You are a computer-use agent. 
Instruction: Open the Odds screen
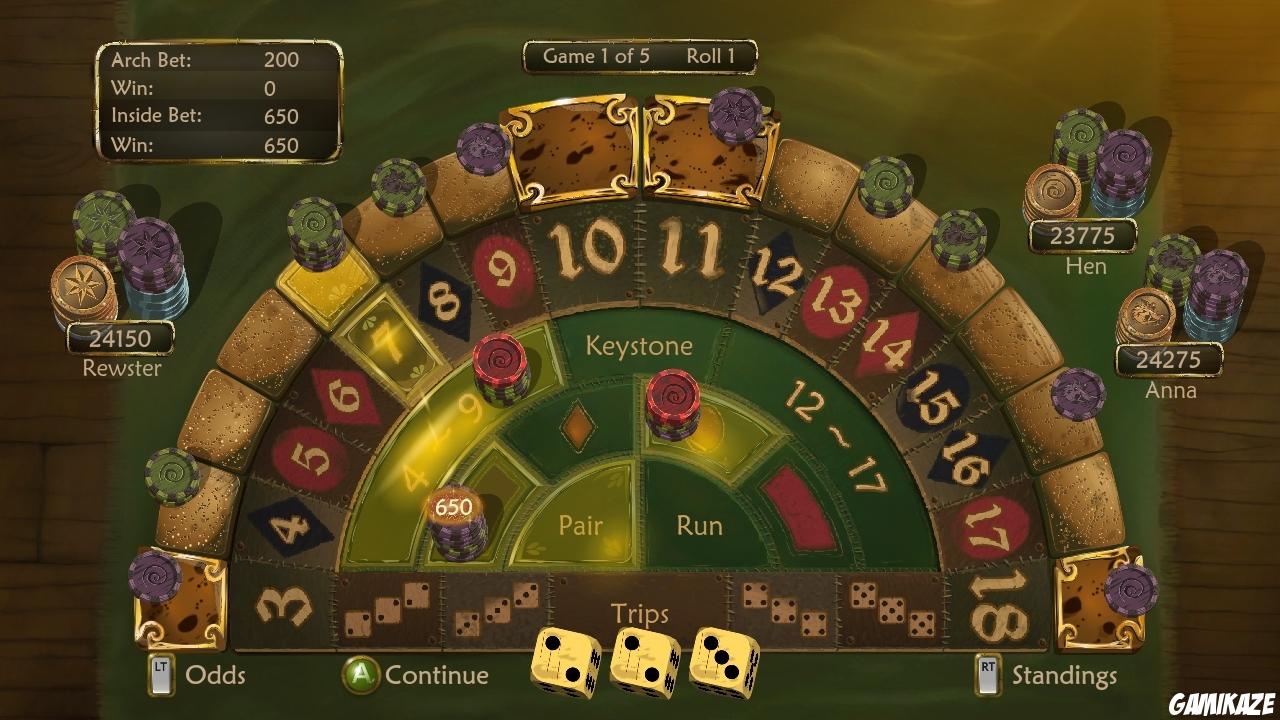click(x=215, y=676)
